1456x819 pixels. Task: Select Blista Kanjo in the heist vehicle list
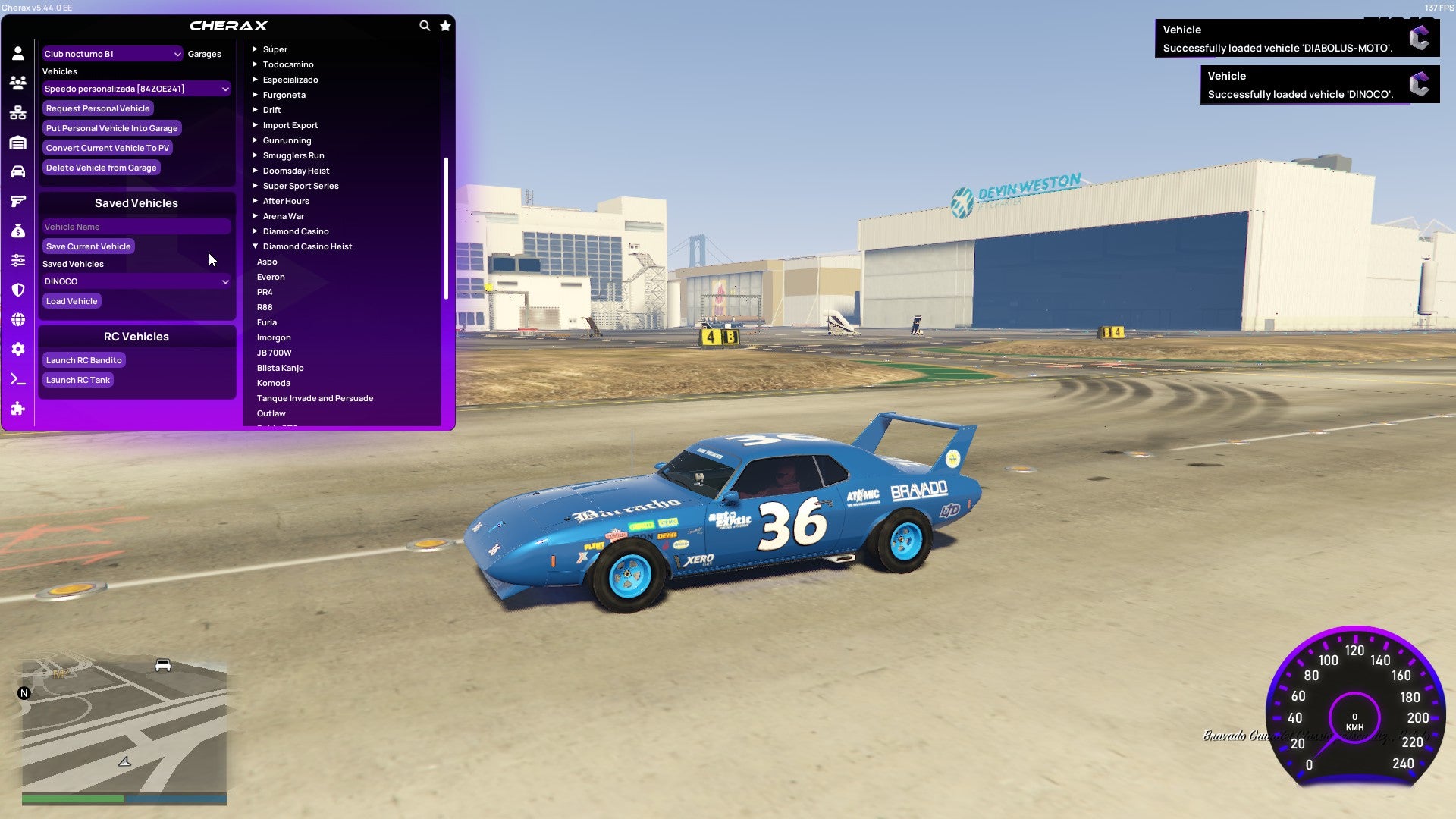(x=281, y=367)
